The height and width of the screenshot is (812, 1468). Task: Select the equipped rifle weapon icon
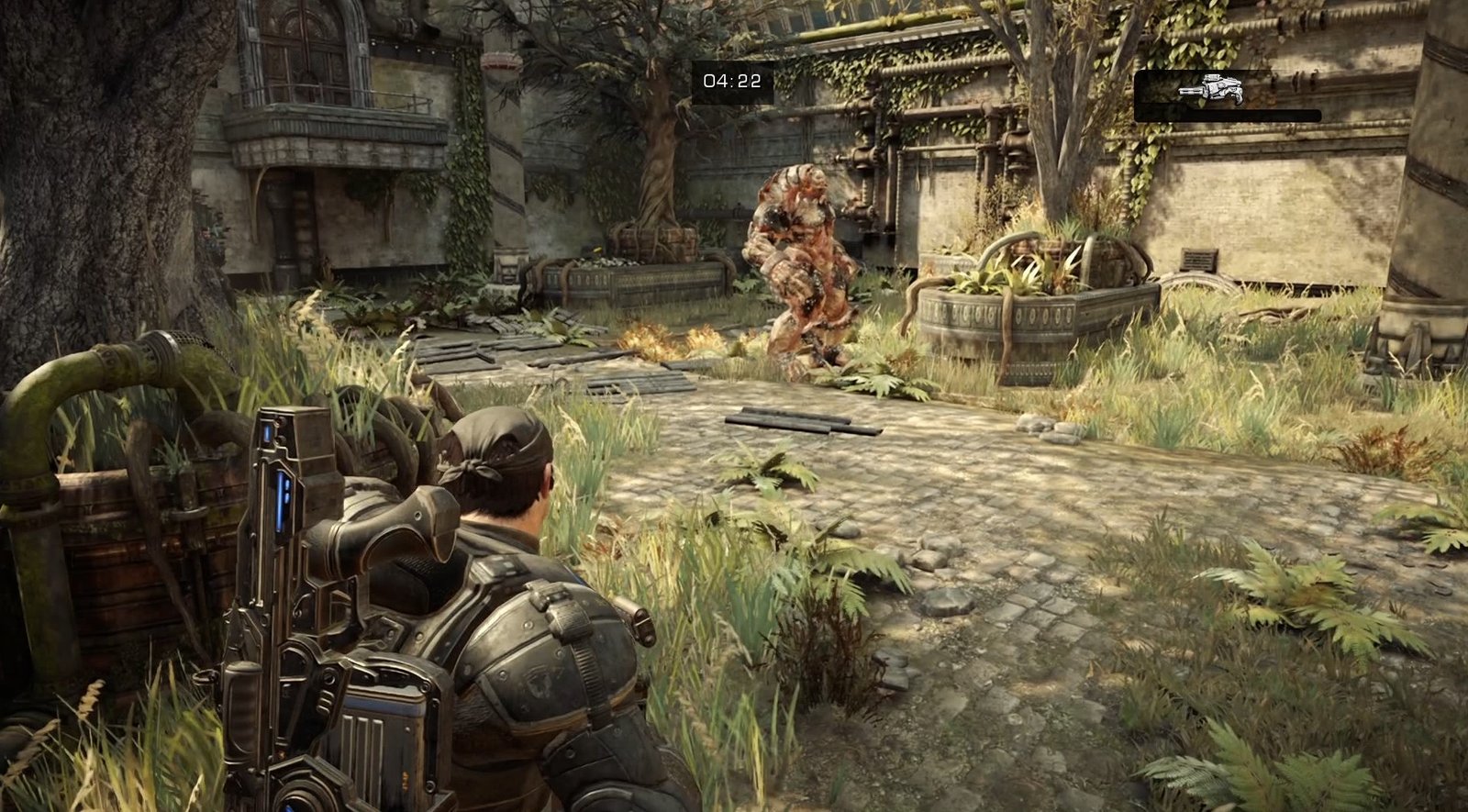pos(1209,89)
